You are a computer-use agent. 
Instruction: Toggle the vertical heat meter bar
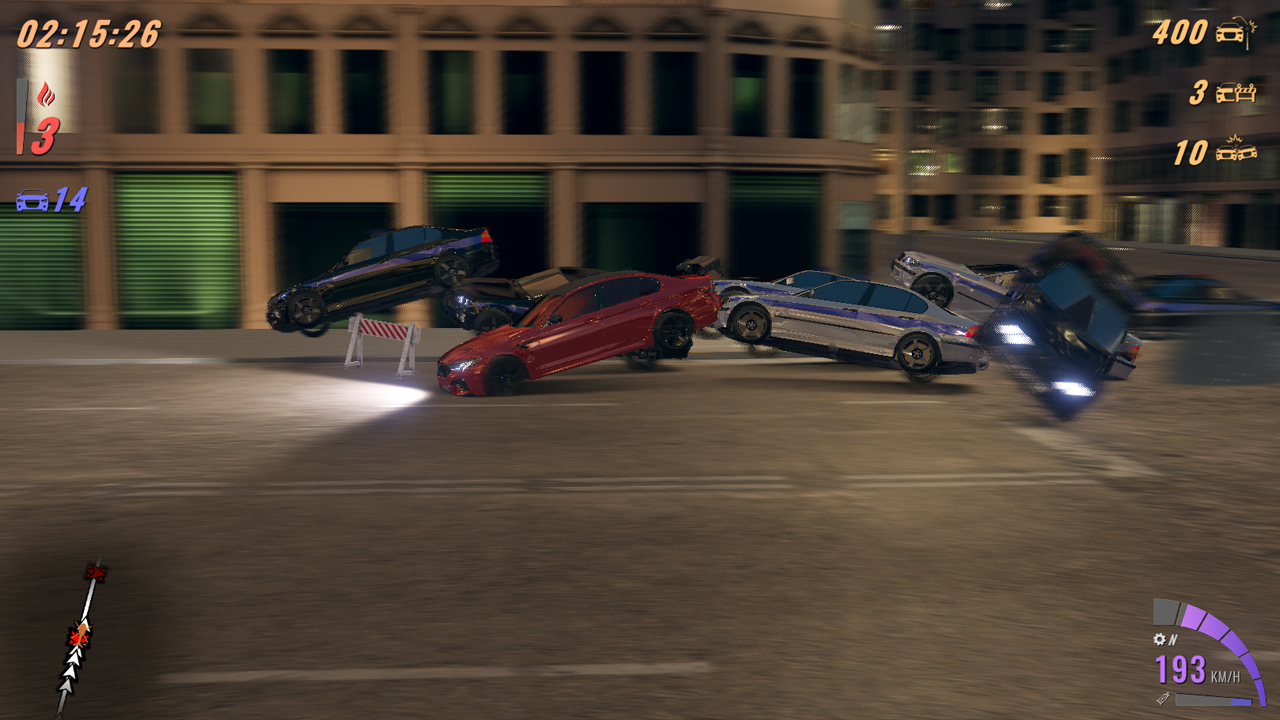point(20,116)
